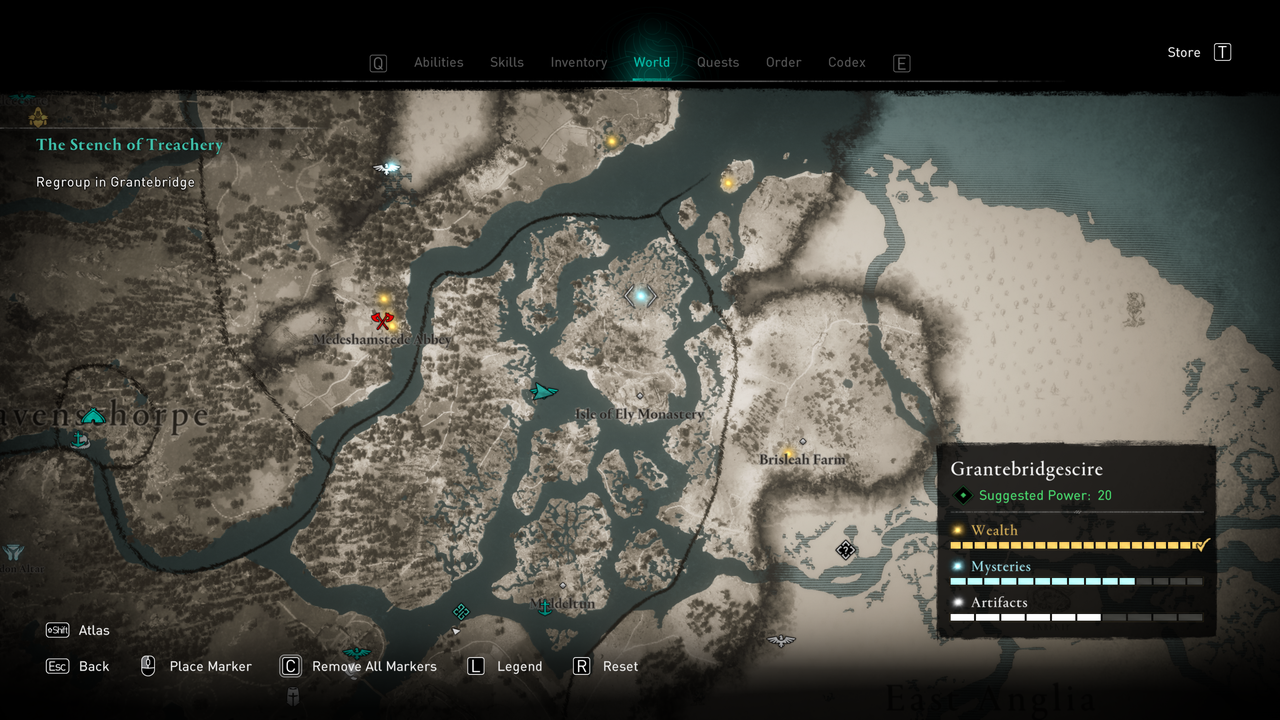Select the white fast travel raven near the top
This screenshot has width=1280, height=720.
point(388,168)
